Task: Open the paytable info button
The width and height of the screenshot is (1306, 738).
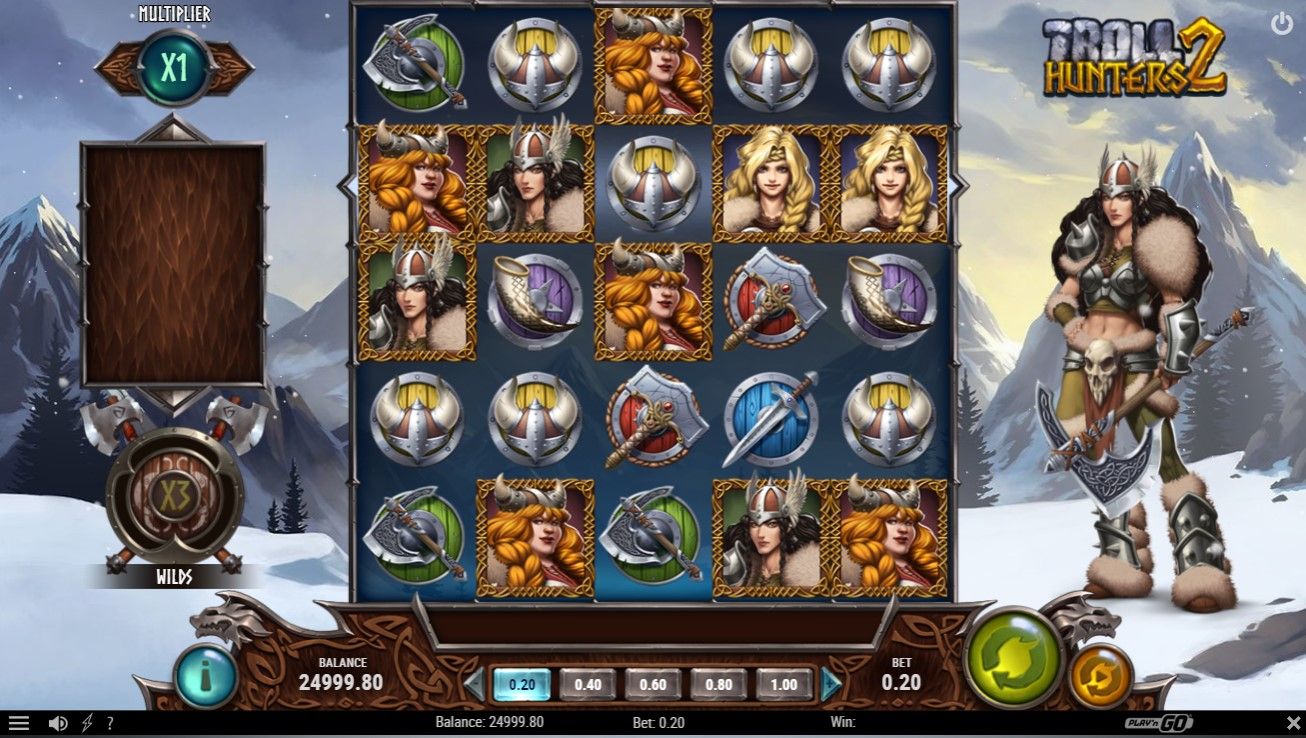Action: click(x=205, y=677)
